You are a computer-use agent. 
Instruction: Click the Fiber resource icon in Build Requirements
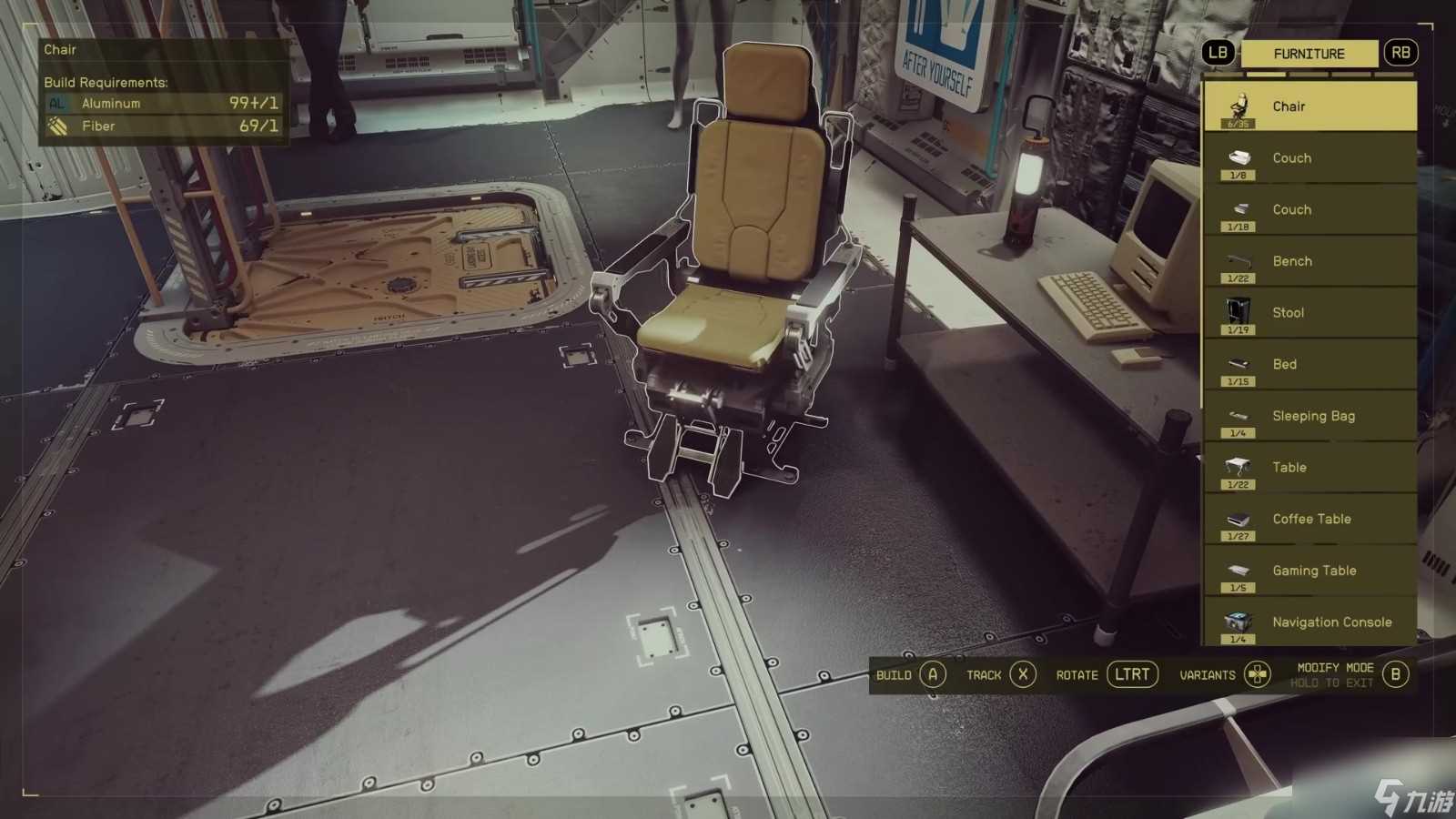[x=56, y=126]
